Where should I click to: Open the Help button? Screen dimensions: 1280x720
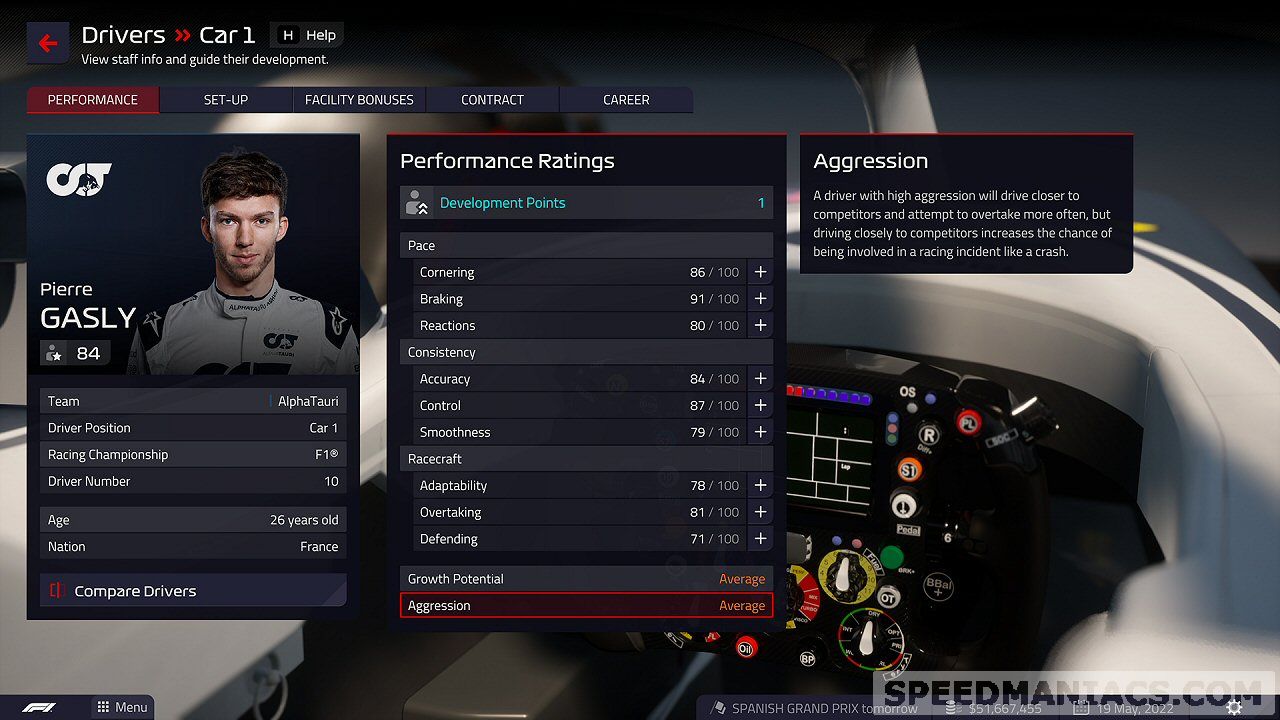coord(308,35)
